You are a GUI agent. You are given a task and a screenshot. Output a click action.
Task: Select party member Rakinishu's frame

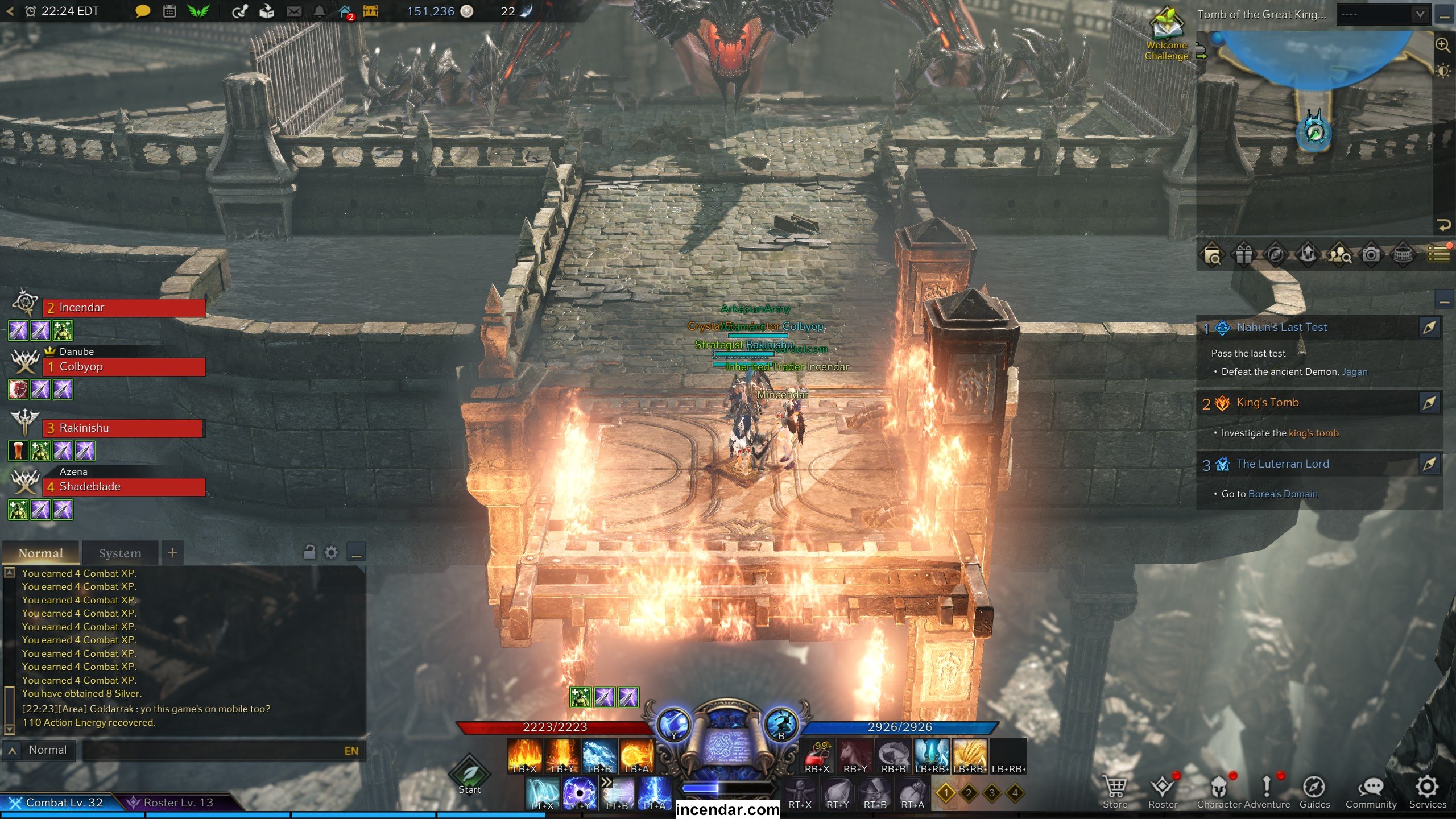[x=122, y=428]
